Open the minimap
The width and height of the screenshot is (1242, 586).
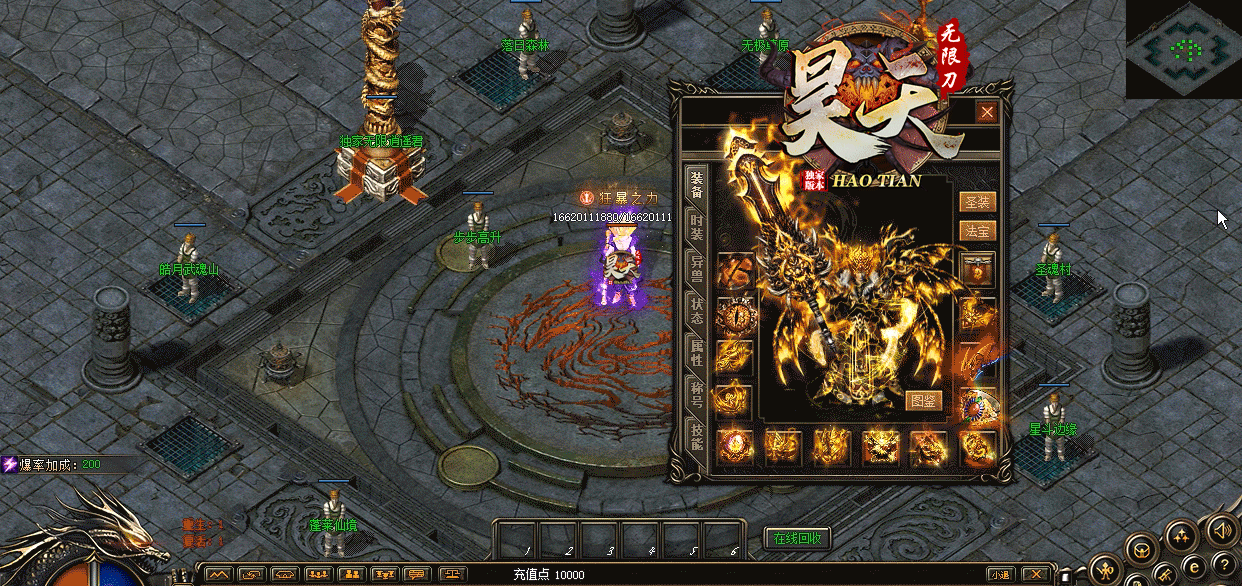(1184, 49)
